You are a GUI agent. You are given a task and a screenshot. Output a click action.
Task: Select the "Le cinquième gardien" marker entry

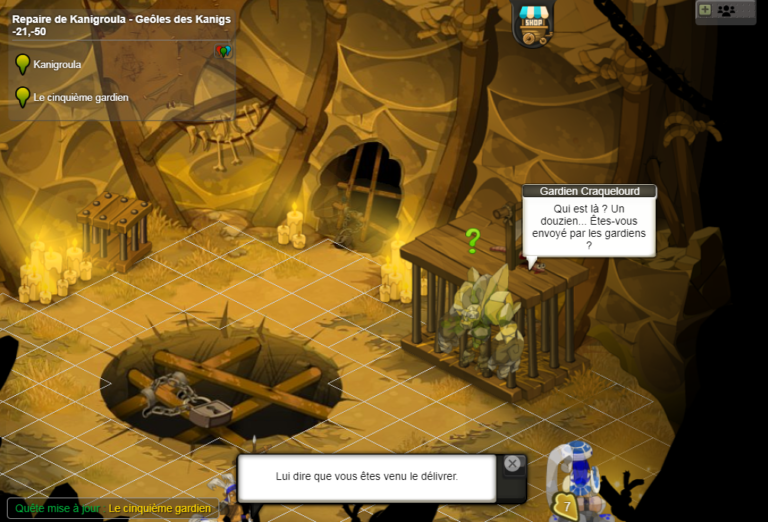tap(80, 97)
